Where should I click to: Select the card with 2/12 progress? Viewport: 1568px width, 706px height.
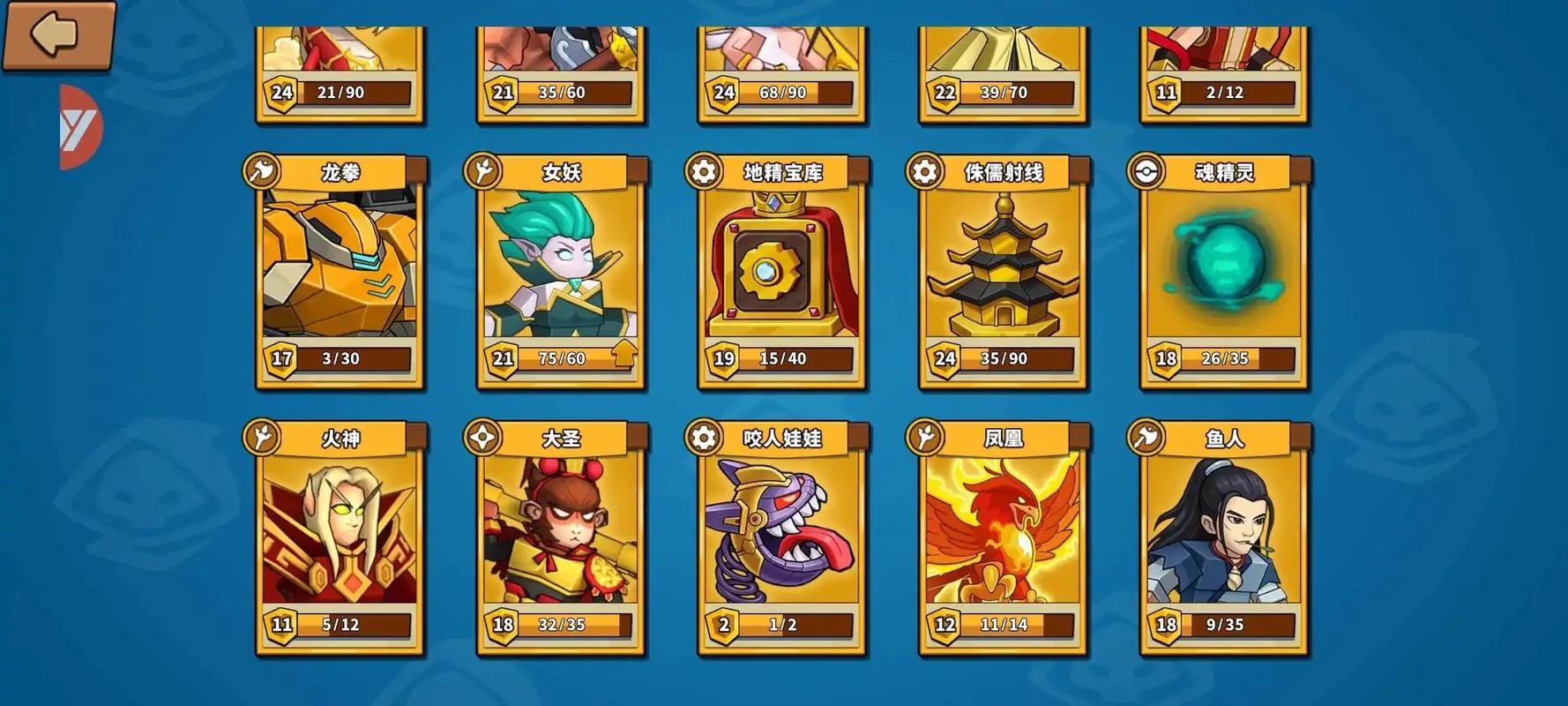[x=1224, y=72]
